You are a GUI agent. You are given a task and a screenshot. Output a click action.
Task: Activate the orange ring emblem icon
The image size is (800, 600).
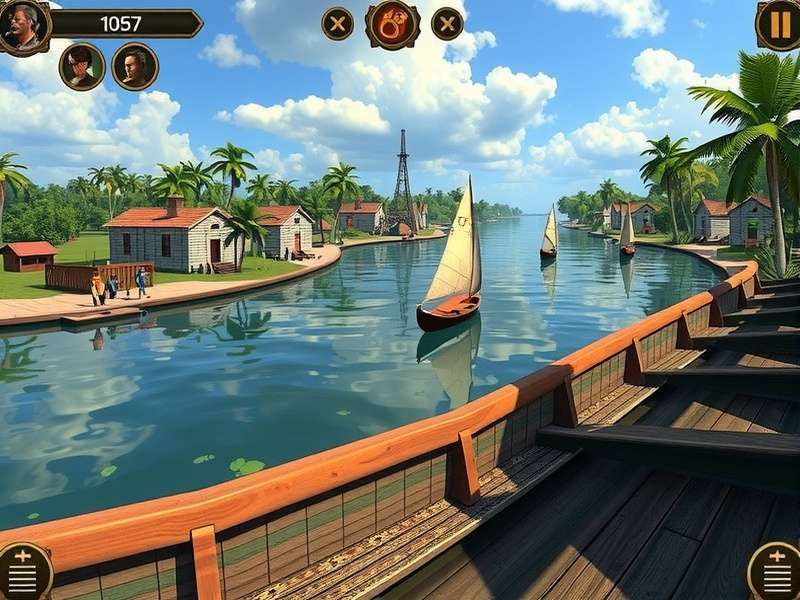(x=392, y=24)
